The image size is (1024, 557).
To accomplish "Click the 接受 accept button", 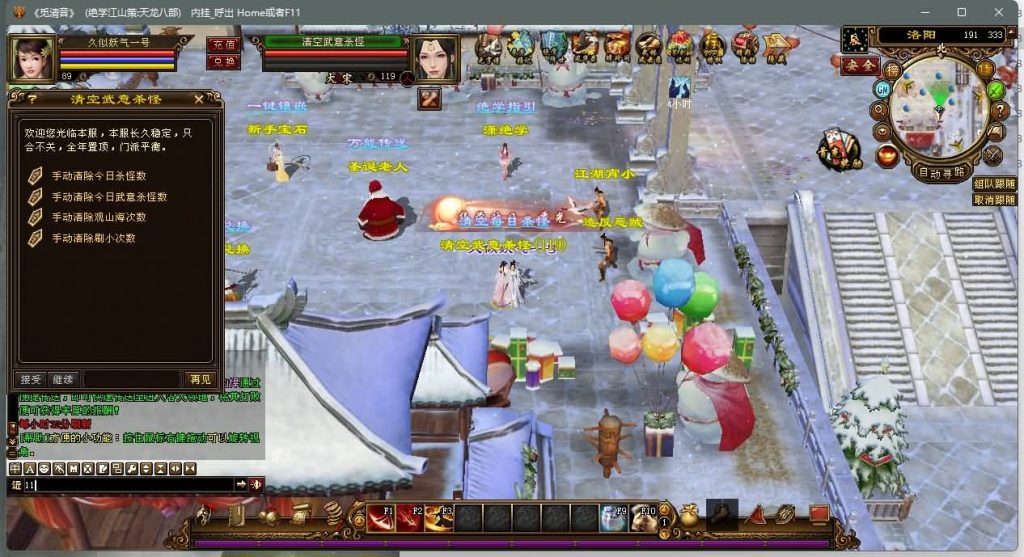I will tap(31, 379).
